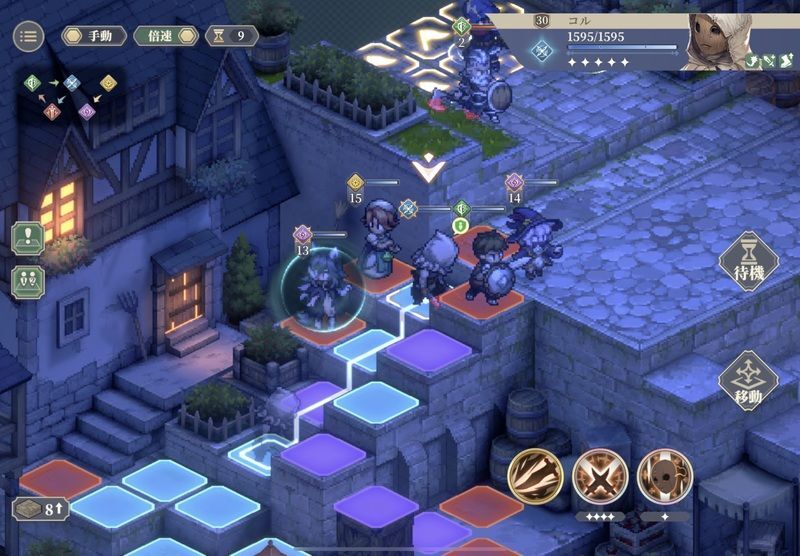Open the two-figure unit list button
Viewport: 800px width, 556px height.
[x=28, y=281]
